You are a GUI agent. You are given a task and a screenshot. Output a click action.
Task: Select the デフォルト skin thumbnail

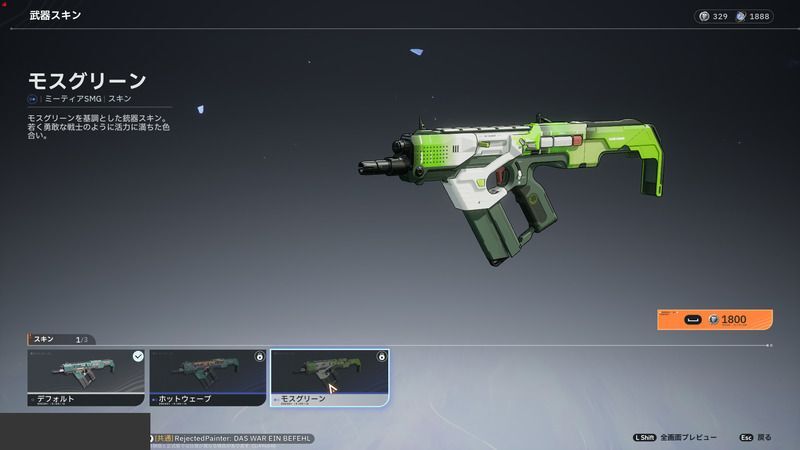coord(86,376)
